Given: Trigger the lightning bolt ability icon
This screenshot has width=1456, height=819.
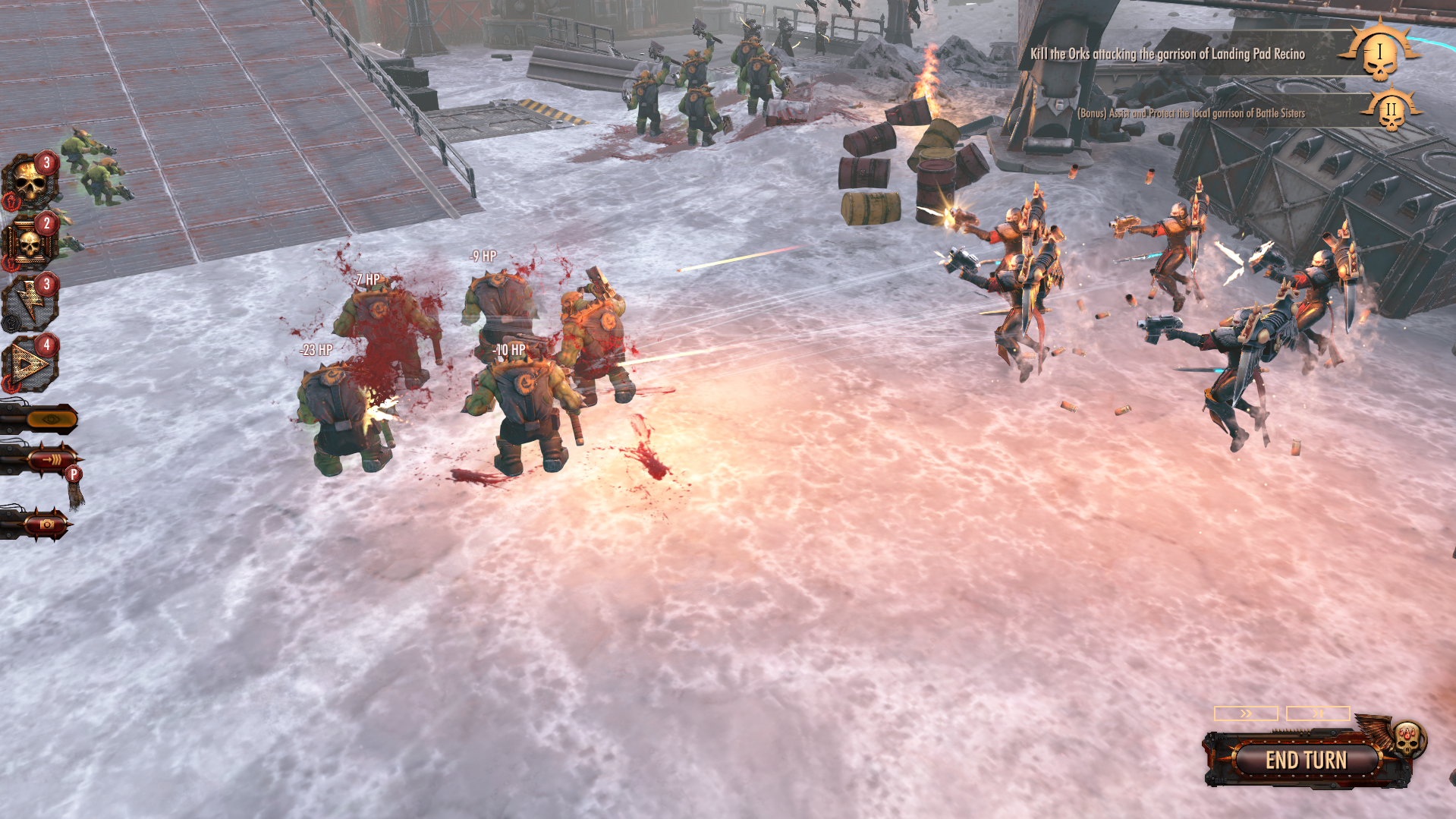Looking at the screenshot, I should (30, 302).
